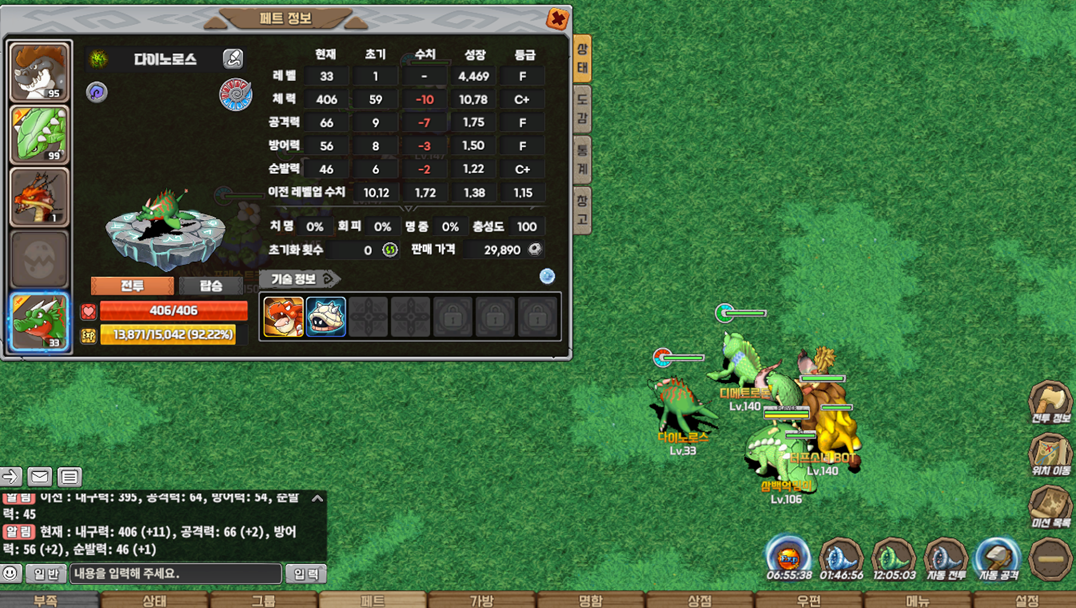Click the 탑승 (ride) button
Viewport: 1076px width, 608px height.
pyautogui.click(x=211, y=286)
